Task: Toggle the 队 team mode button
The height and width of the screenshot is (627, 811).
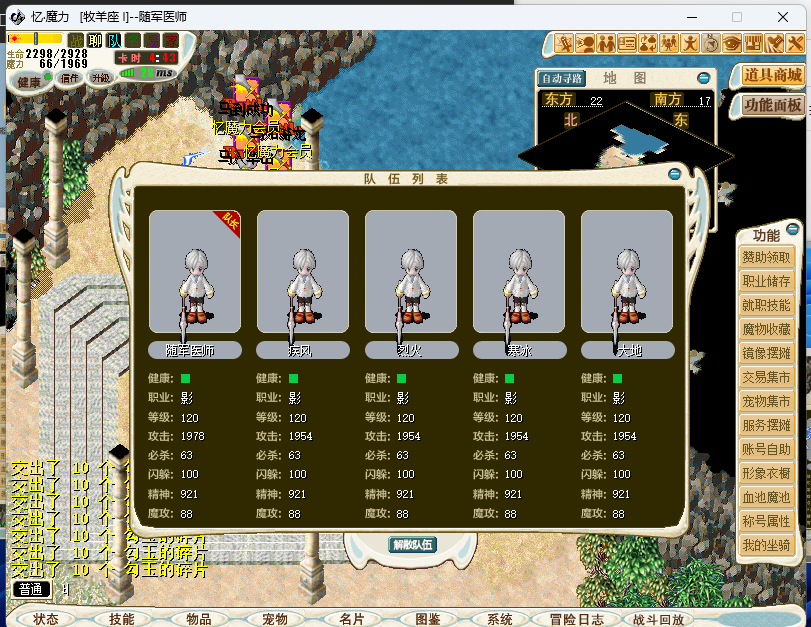Action: (x=114, y=40)
